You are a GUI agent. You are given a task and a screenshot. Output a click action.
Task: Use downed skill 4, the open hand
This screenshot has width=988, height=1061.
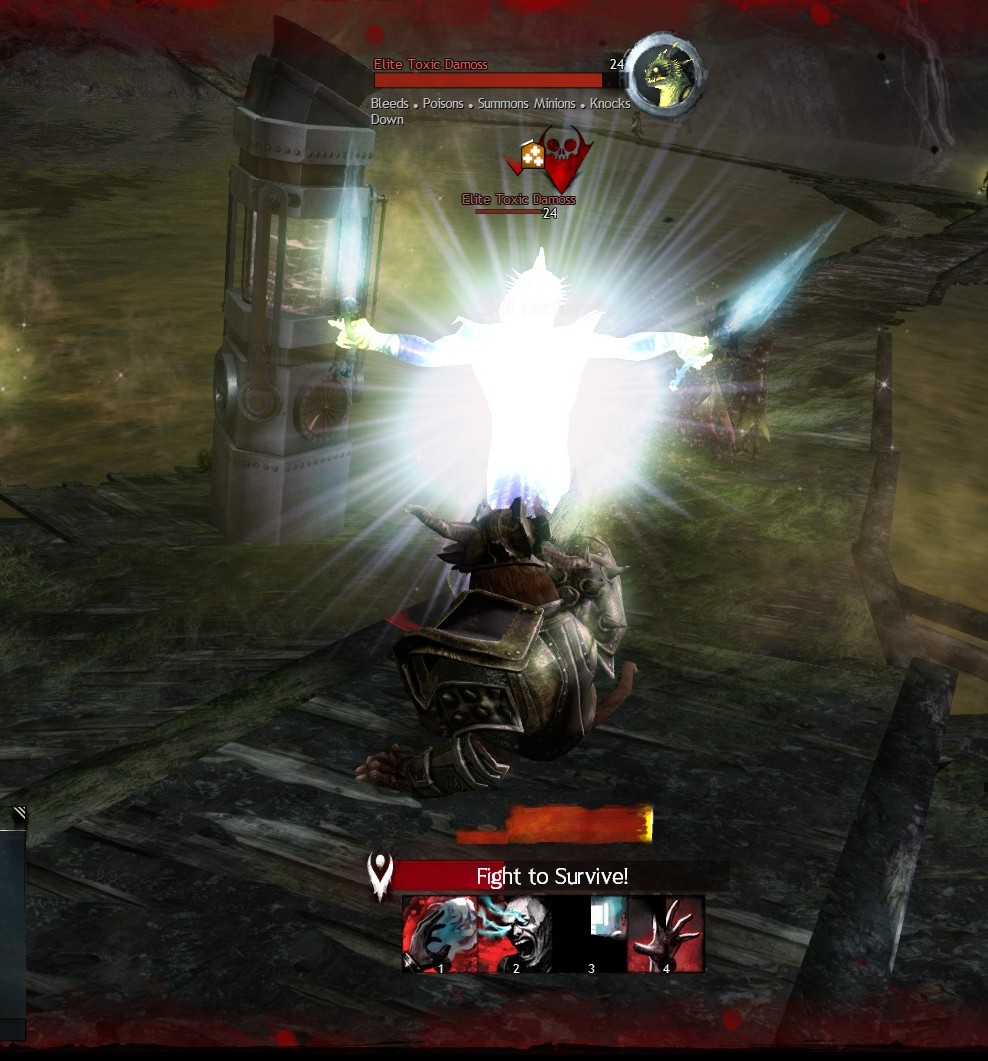[x=666, y=934]
